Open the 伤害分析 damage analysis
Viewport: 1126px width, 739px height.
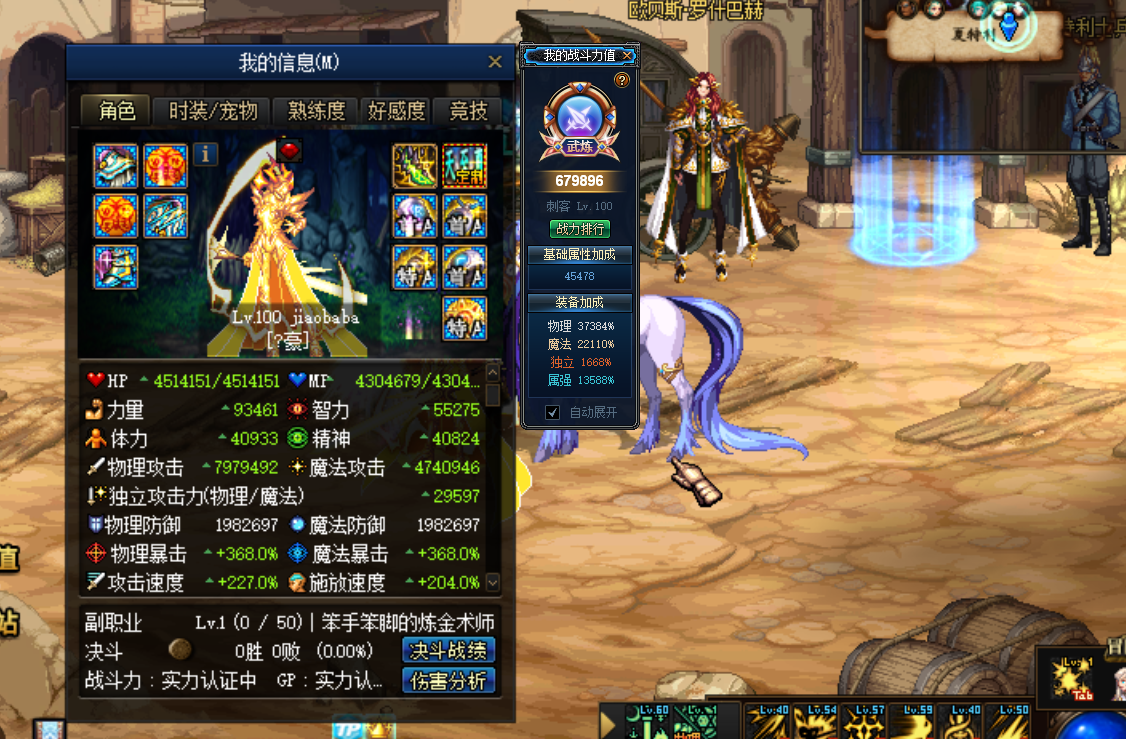tap(448, 681)
